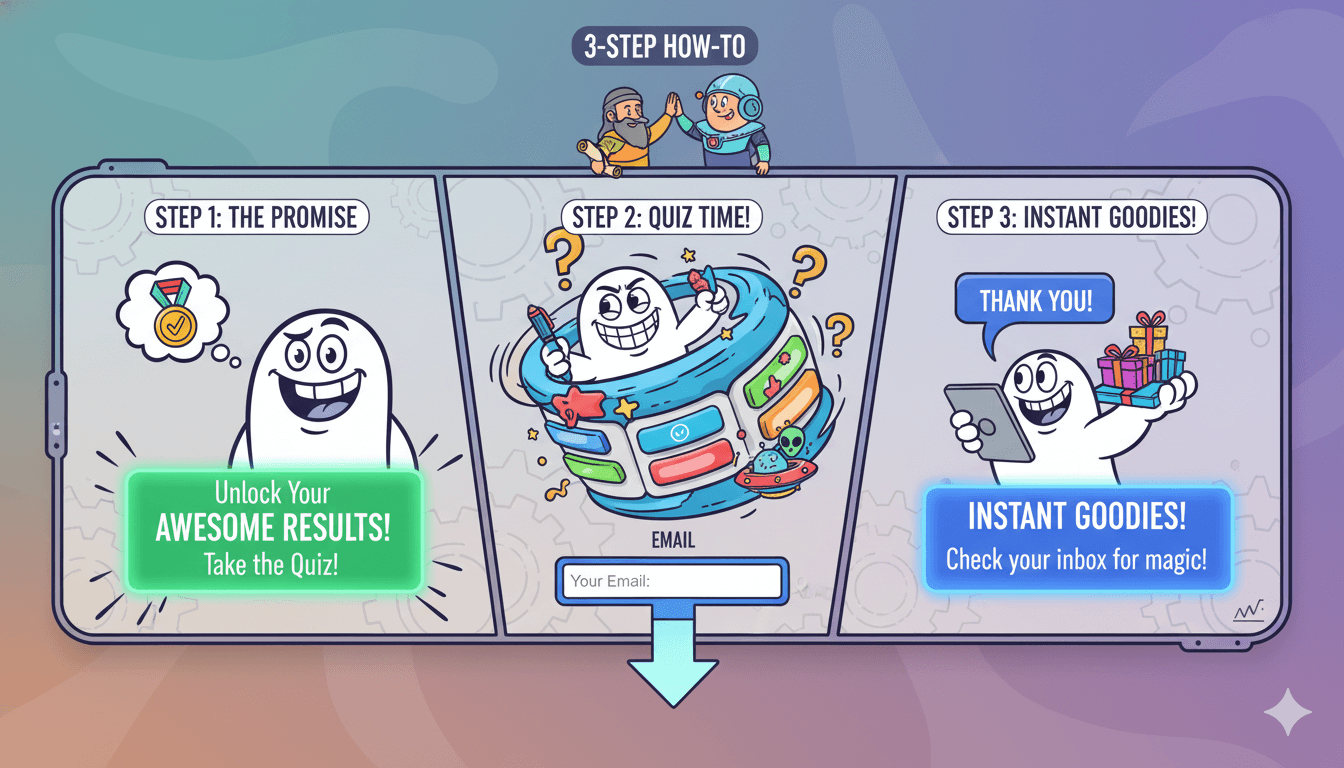
Task: Open the blue Instant Goodies button
Action: 1076,538
